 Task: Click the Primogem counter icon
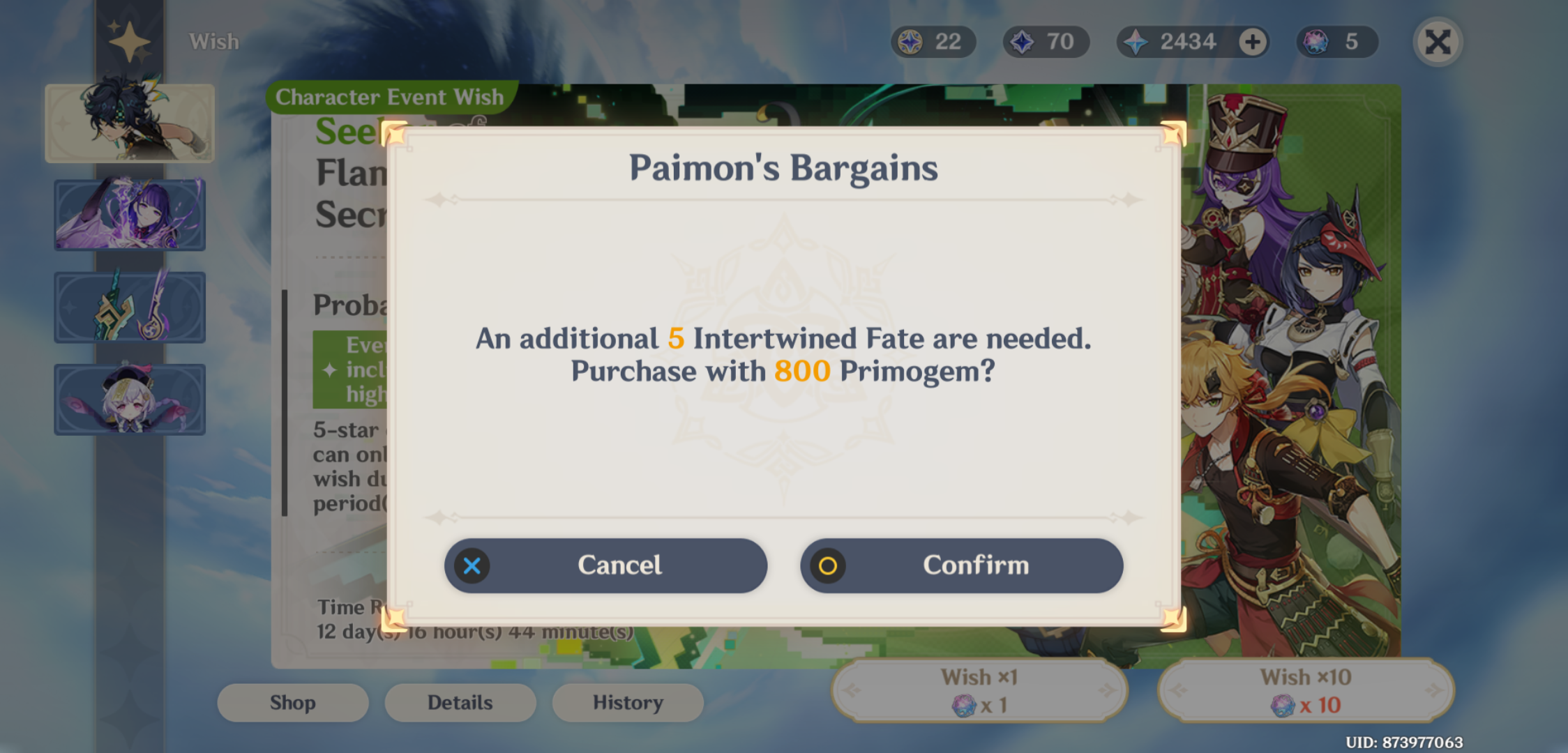(1135, 41)
